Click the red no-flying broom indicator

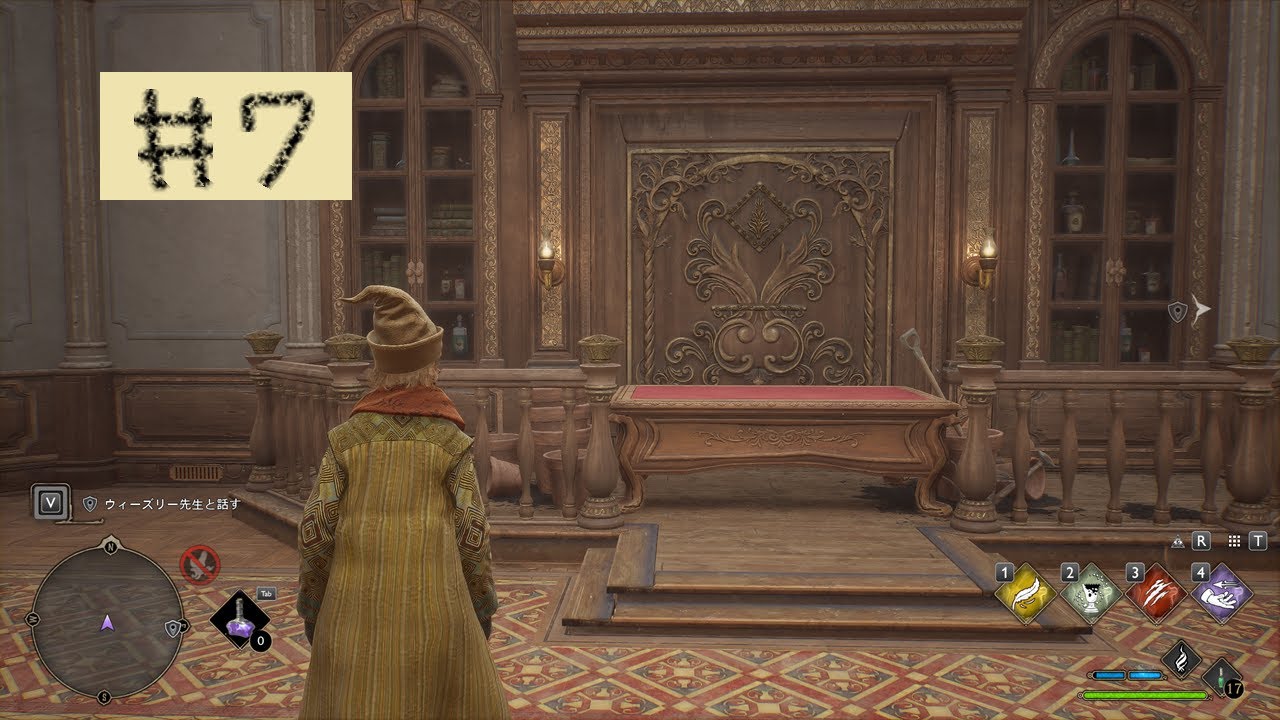pos(200,564)
